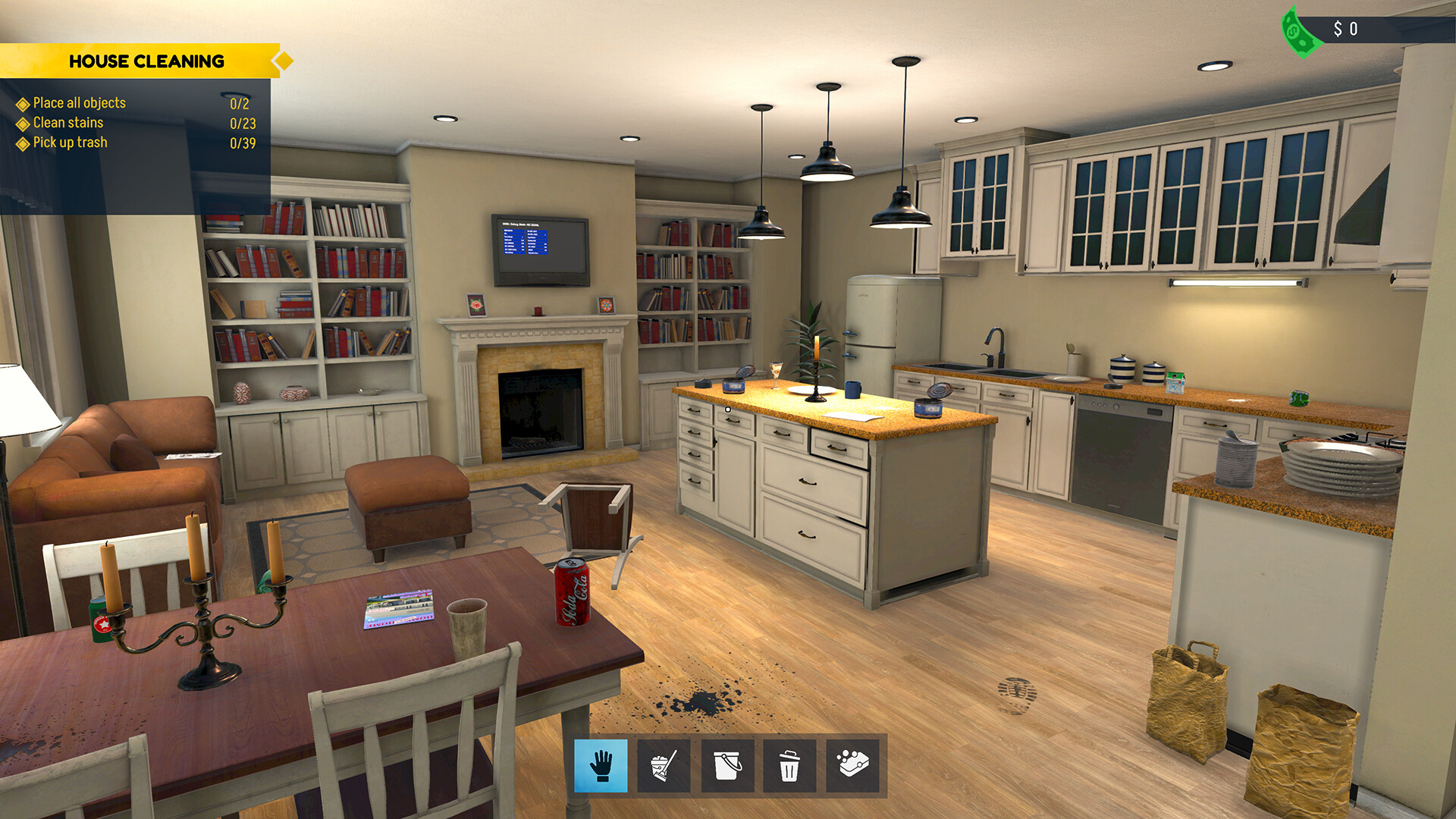Toggle tracking for the Pick up trash objective

pyautogui.click(x=23, y=142)
